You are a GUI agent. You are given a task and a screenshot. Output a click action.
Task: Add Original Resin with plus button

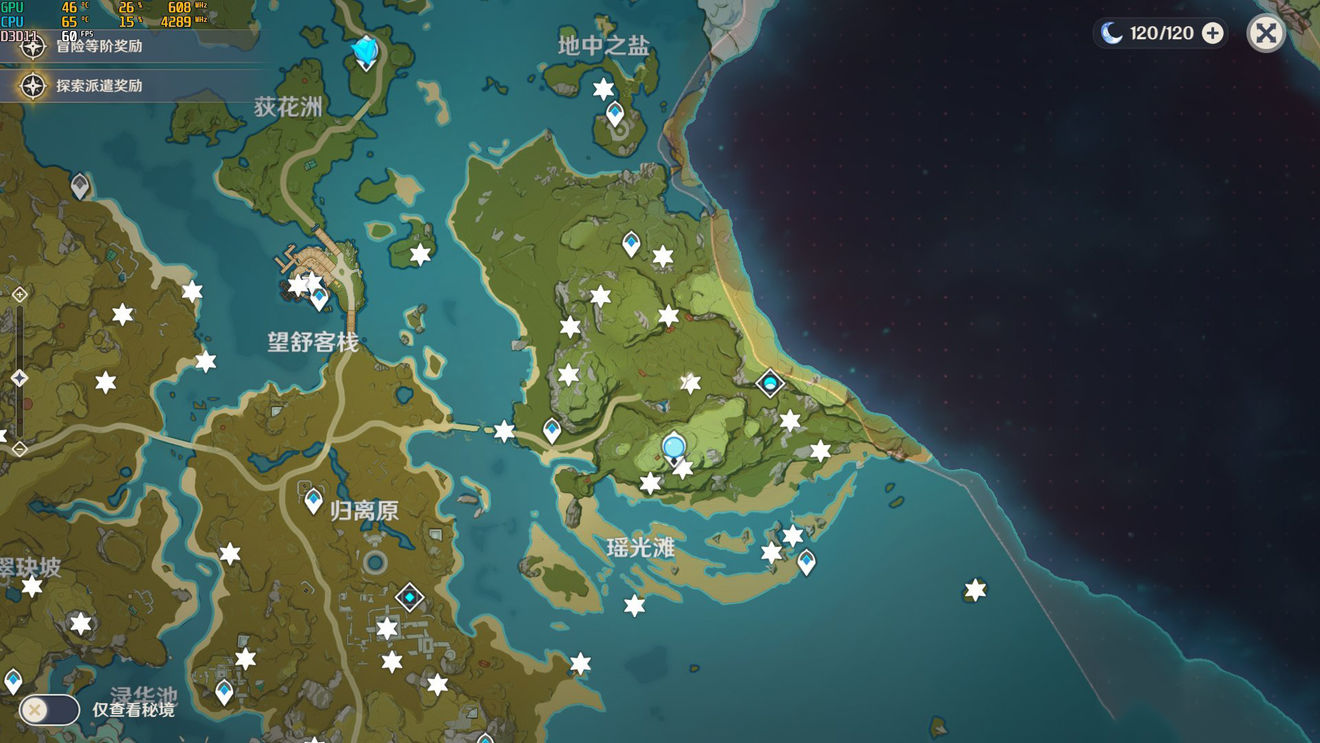click(1212, 34)
